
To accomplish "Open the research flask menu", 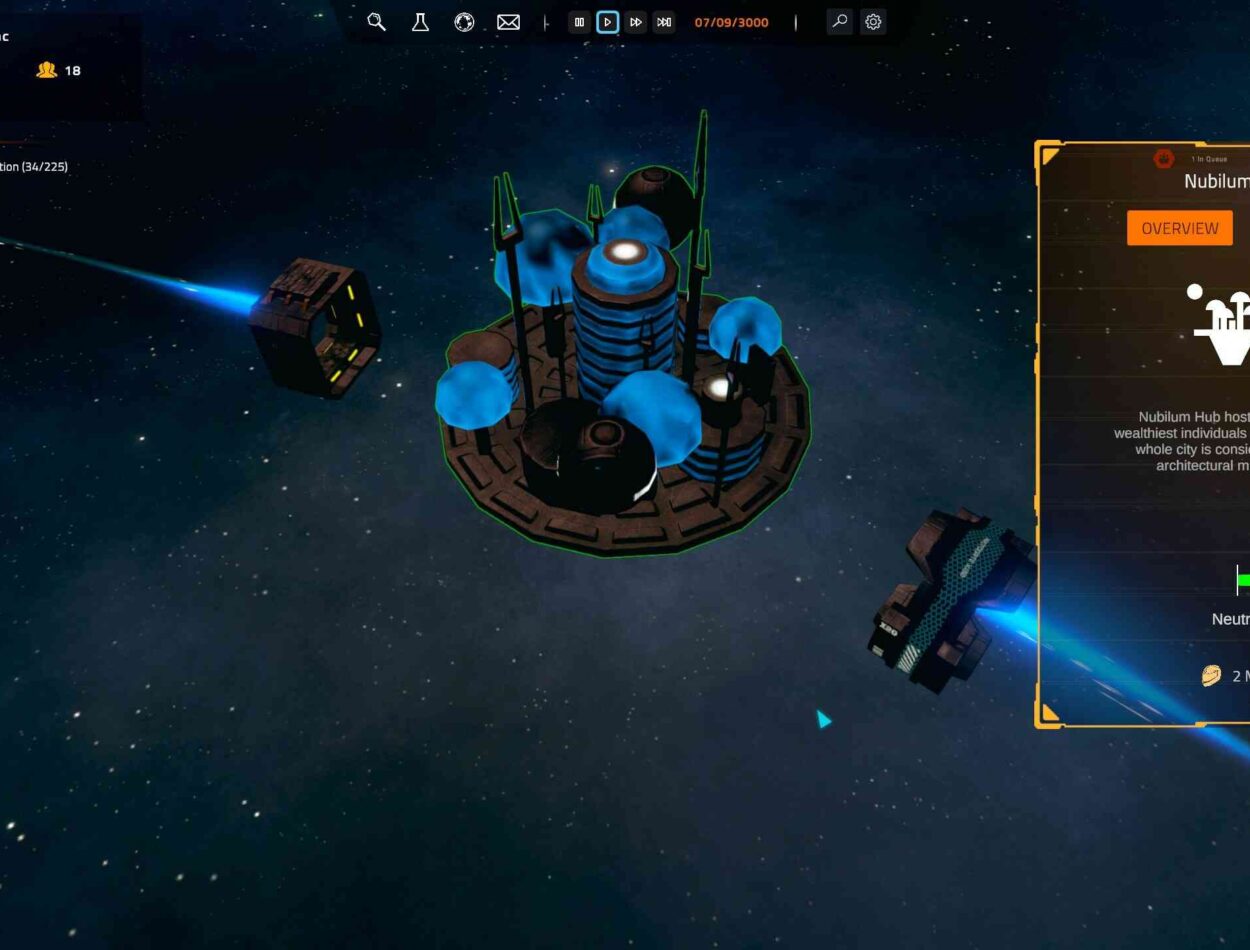I will pyautogui.click(x=420, y=22).
